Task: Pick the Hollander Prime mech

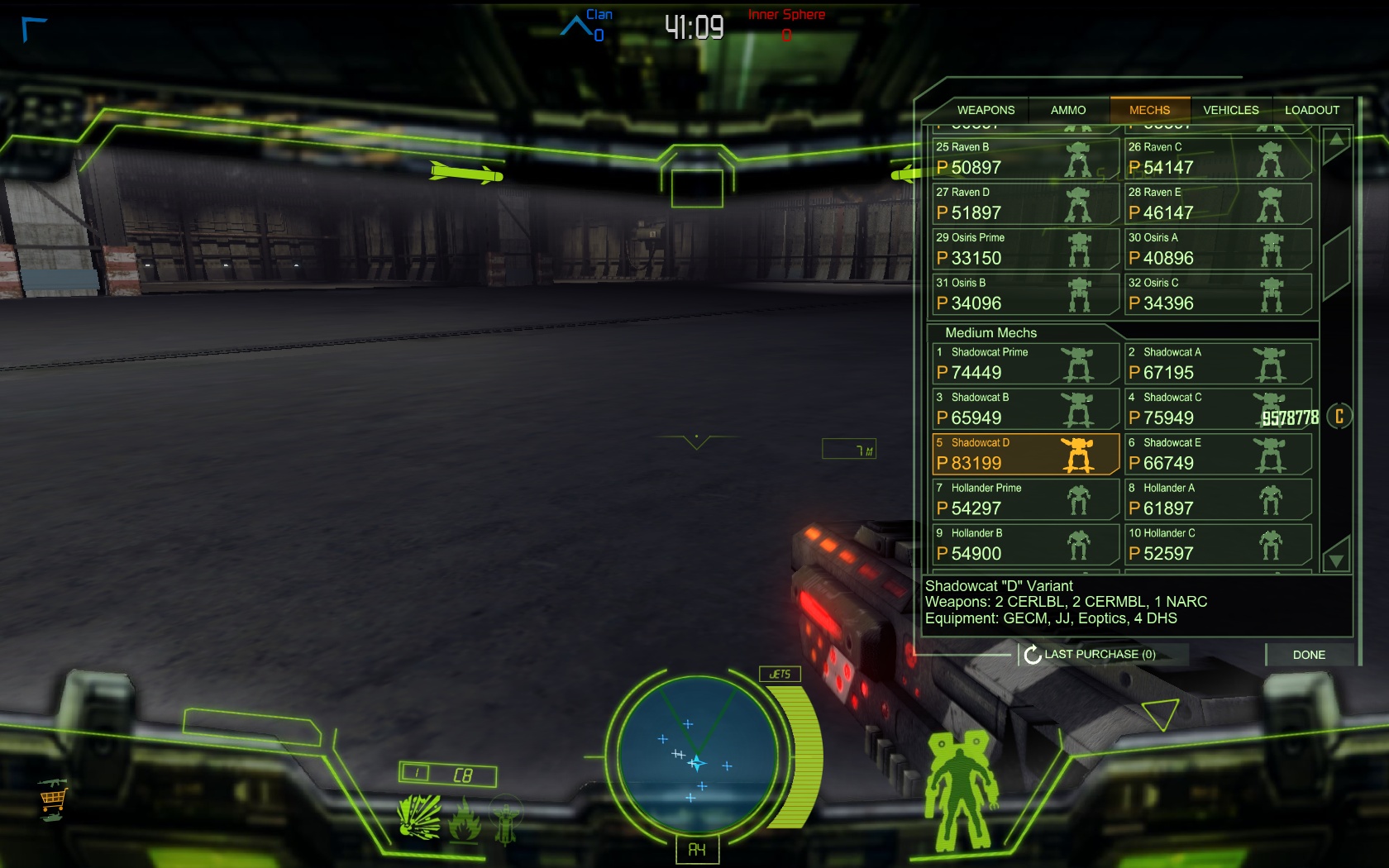Action: click(x=1024, y=499)
